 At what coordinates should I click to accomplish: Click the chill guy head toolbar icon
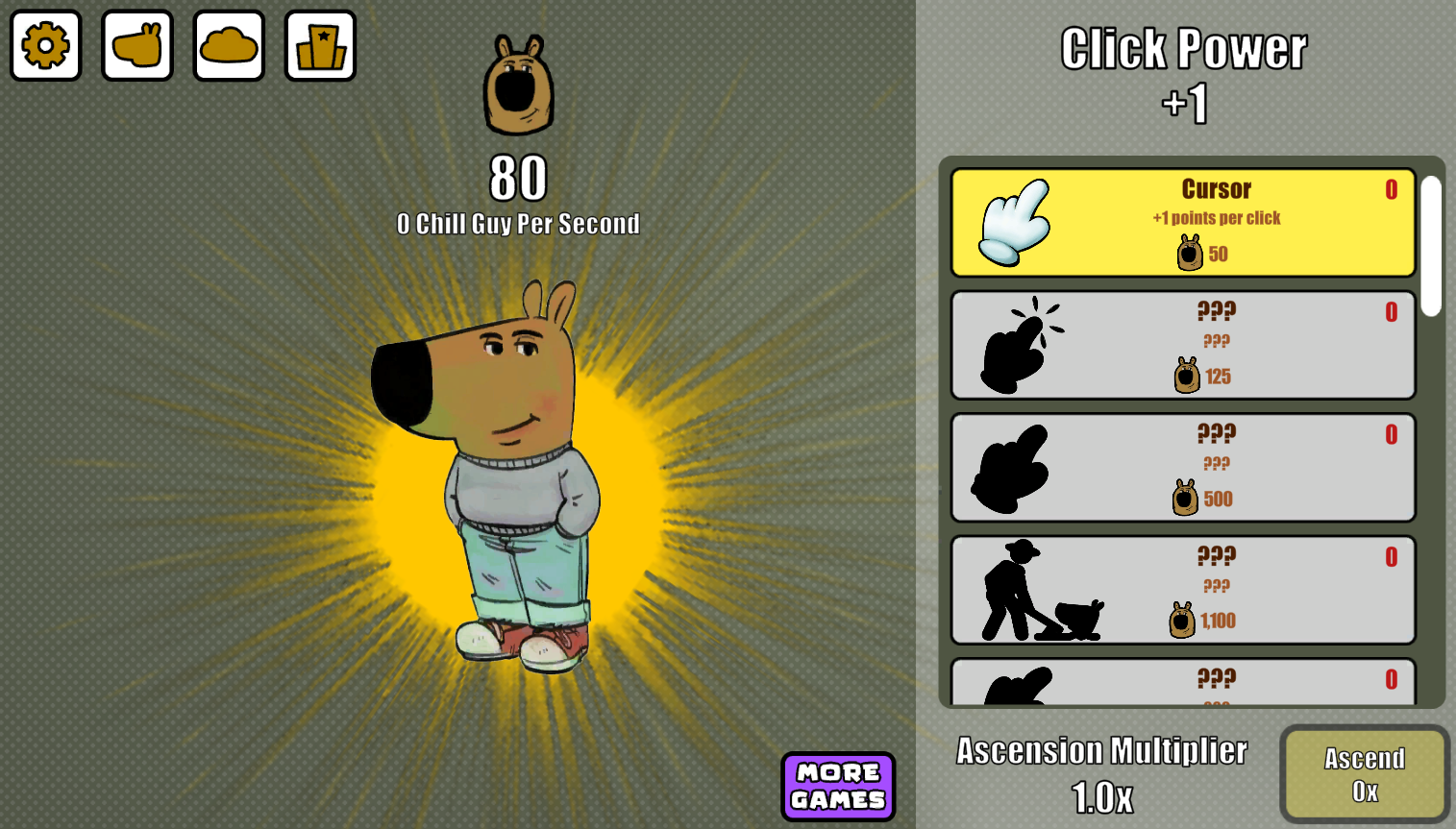point(136,45)
